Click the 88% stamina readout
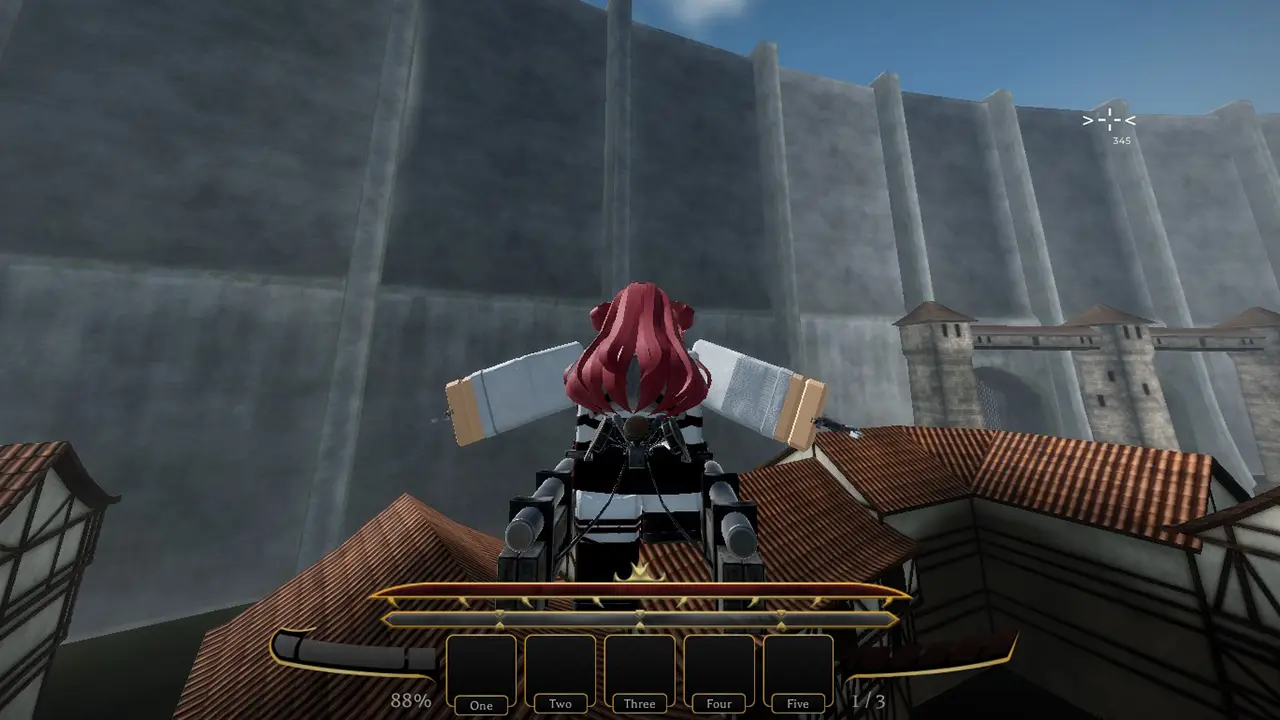1280x720 pixels. coord(409,701)
